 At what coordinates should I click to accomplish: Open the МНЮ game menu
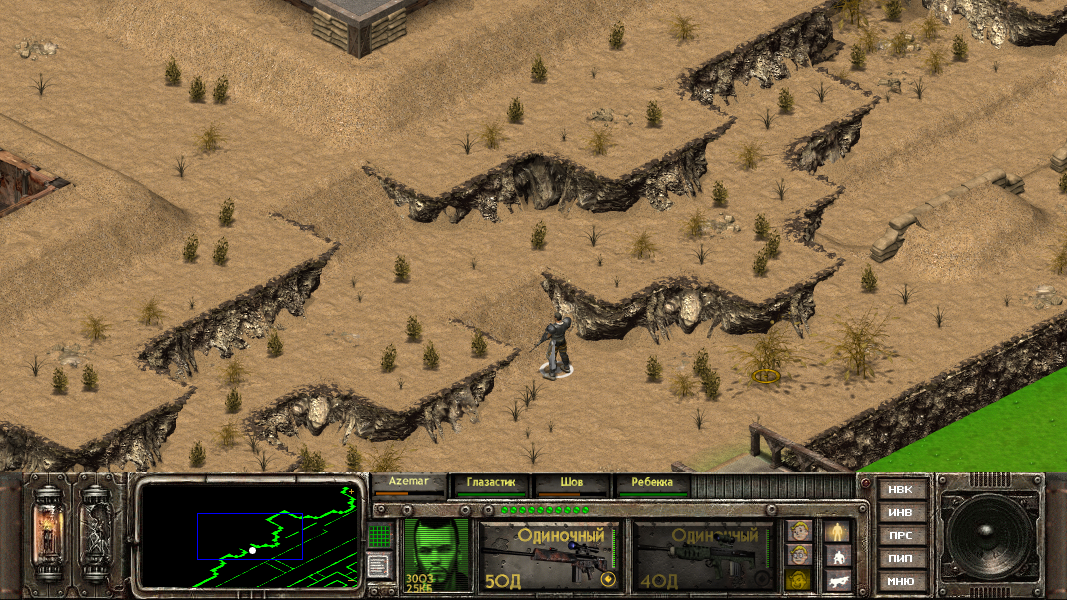[900, 581]
